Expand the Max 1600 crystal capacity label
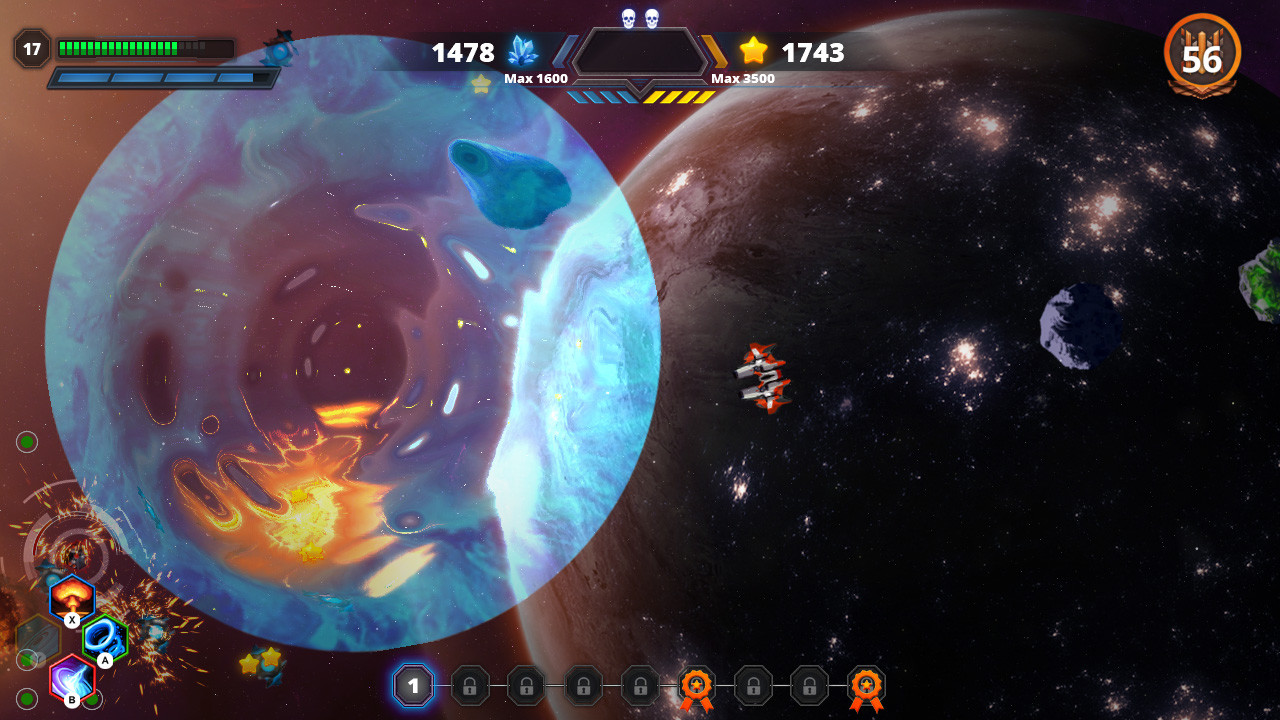The height and width of the screenshot is (720, 1280). [x=536, y=77]
